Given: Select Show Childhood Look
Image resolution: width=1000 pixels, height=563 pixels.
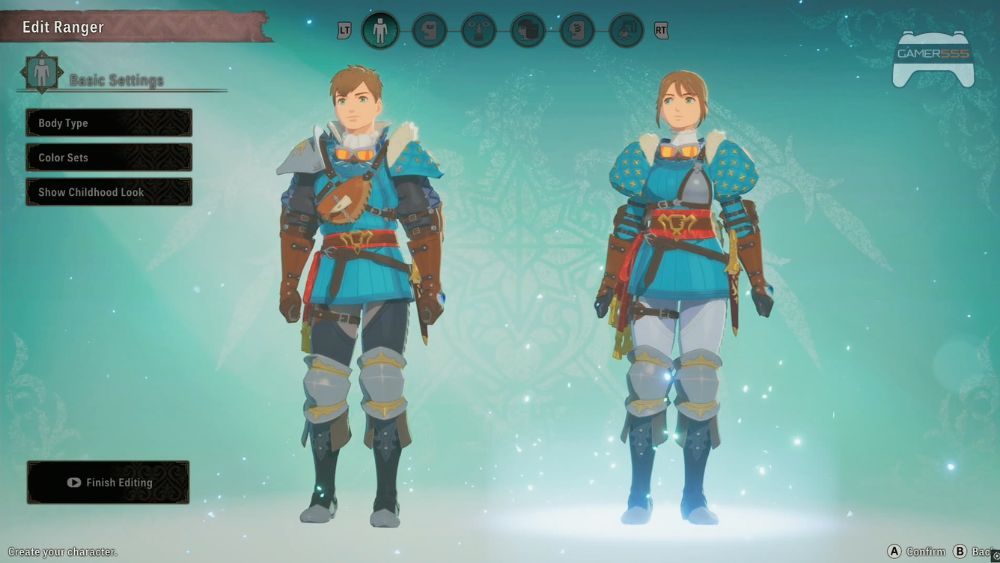Looking at the screenshot, I should click(109, 192).
